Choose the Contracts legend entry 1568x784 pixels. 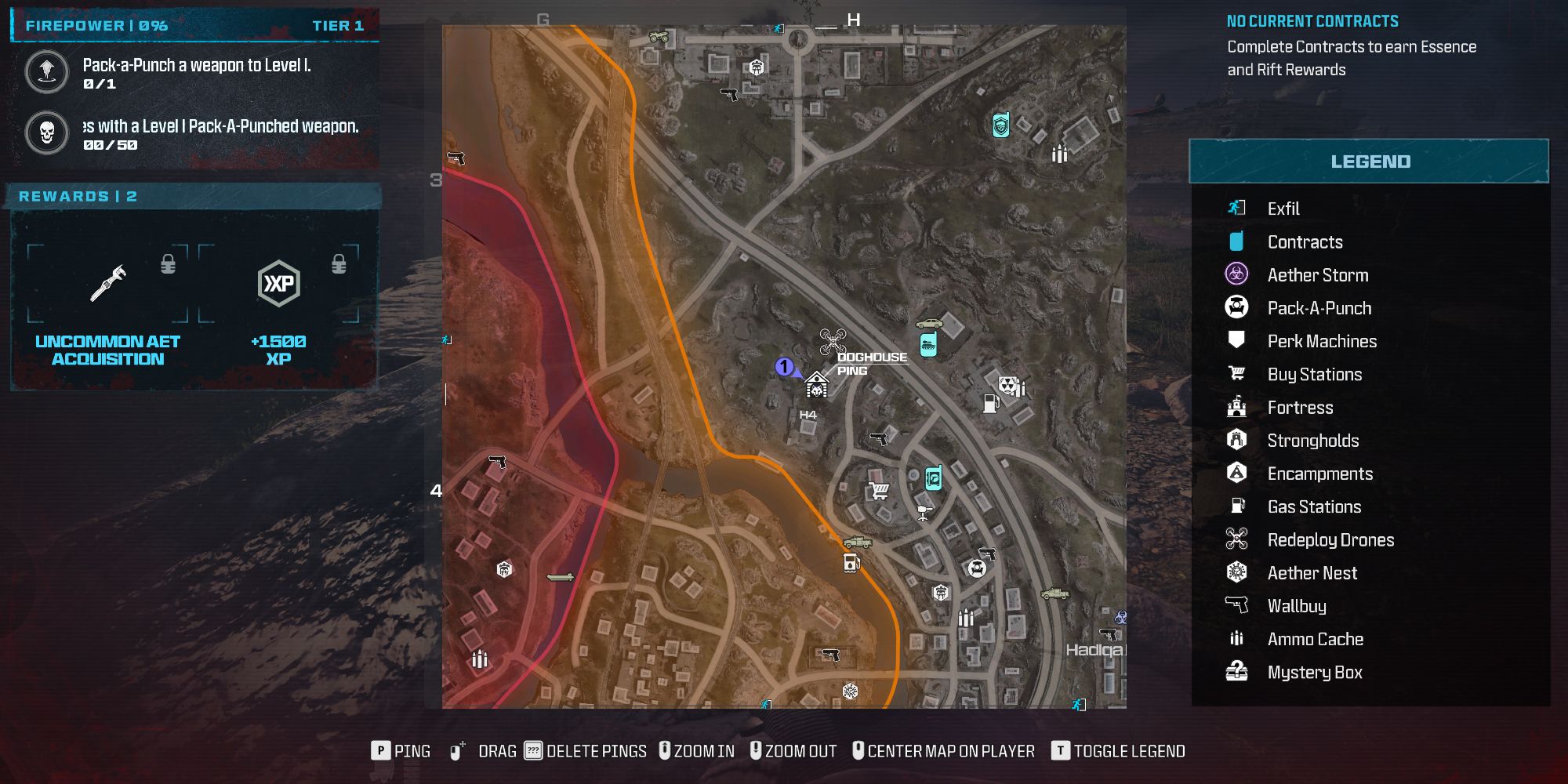point(1305,242)
